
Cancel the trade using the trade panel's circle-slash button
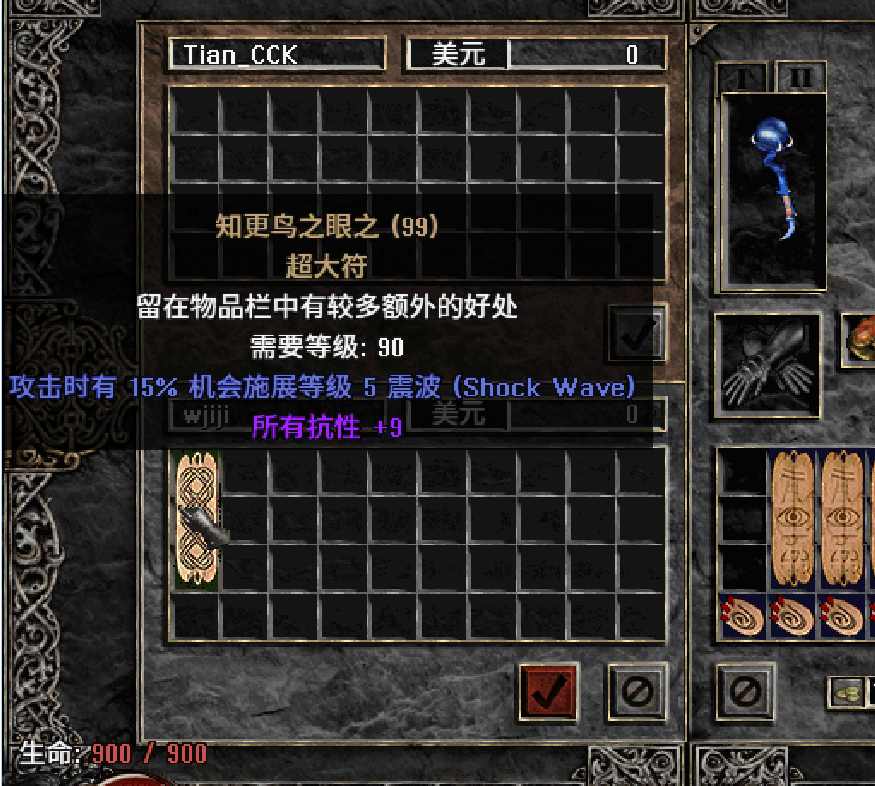637,690
